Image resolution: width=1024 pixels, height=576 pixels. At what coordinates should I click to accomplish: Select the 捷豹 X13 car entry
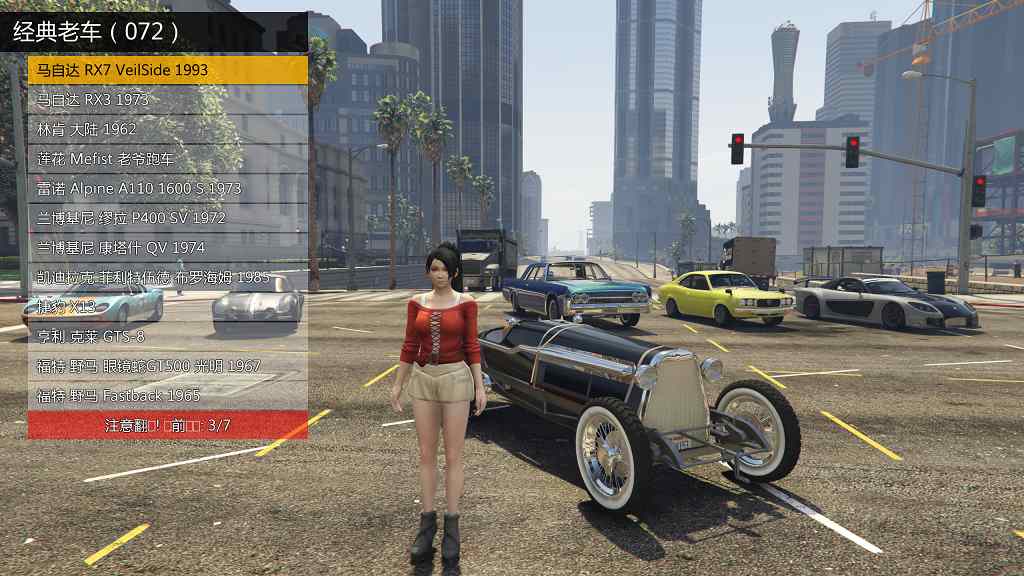[x=167, y=307]
